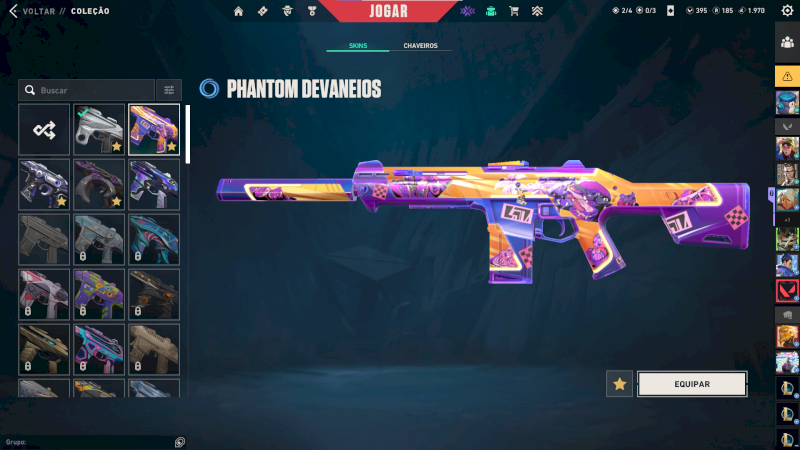Screen dimensions: 800x450
Task: Click the yellow warning alert icon
Action: [787, 76]
